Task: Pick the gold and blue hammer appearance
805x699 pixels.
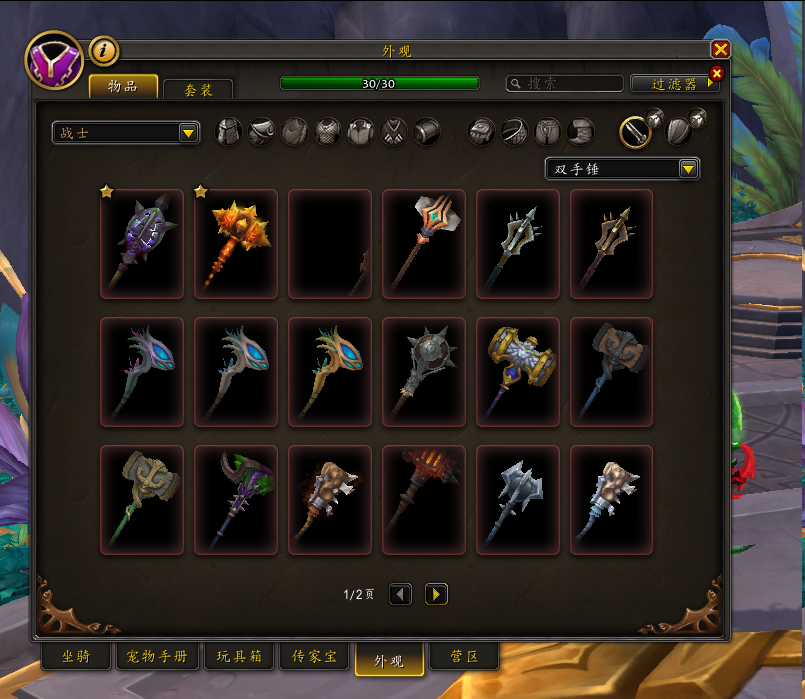Action: tap(518, 371)
